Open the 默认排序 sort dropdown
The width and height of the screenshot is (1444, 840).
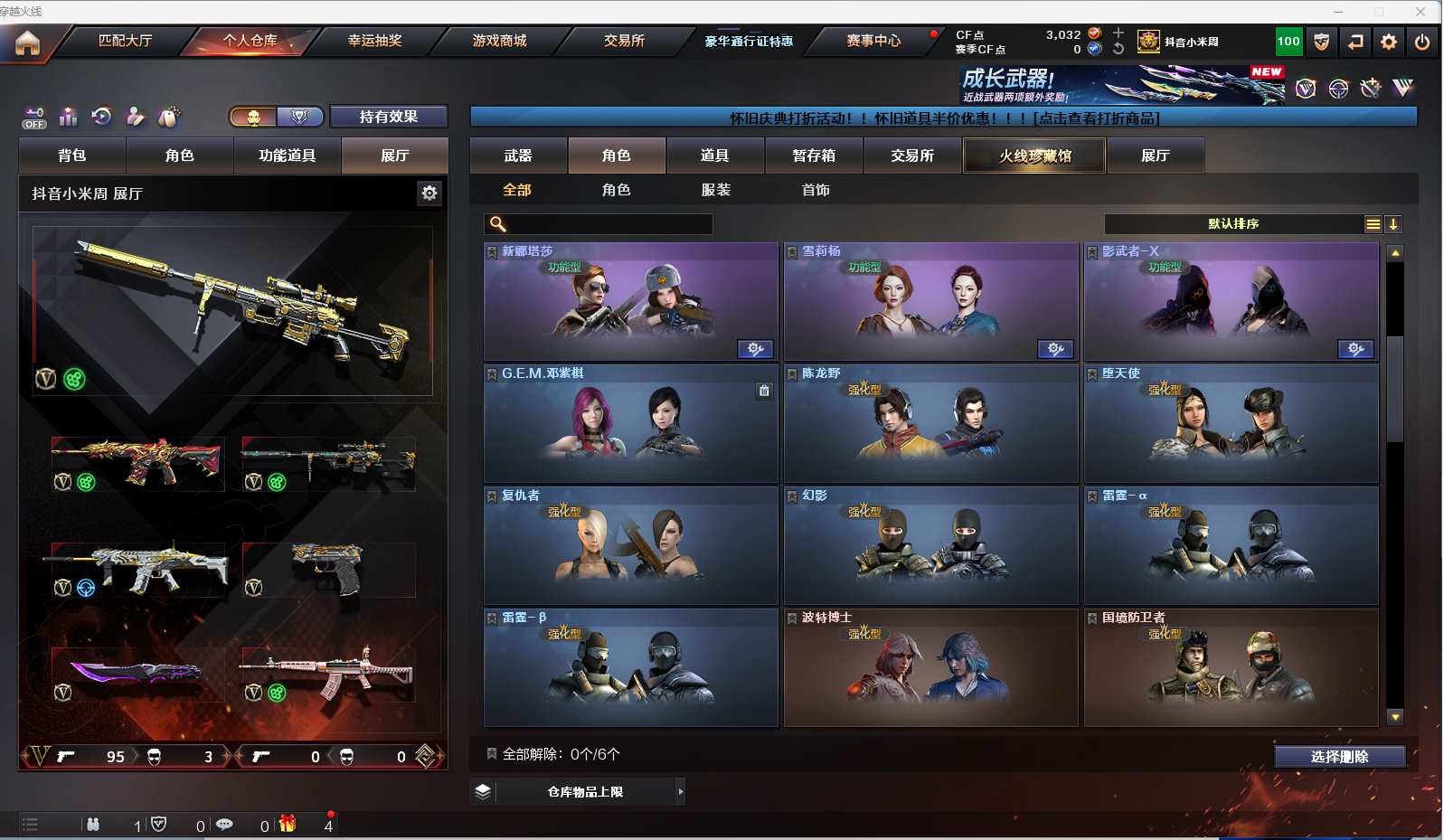(1233, 223)
